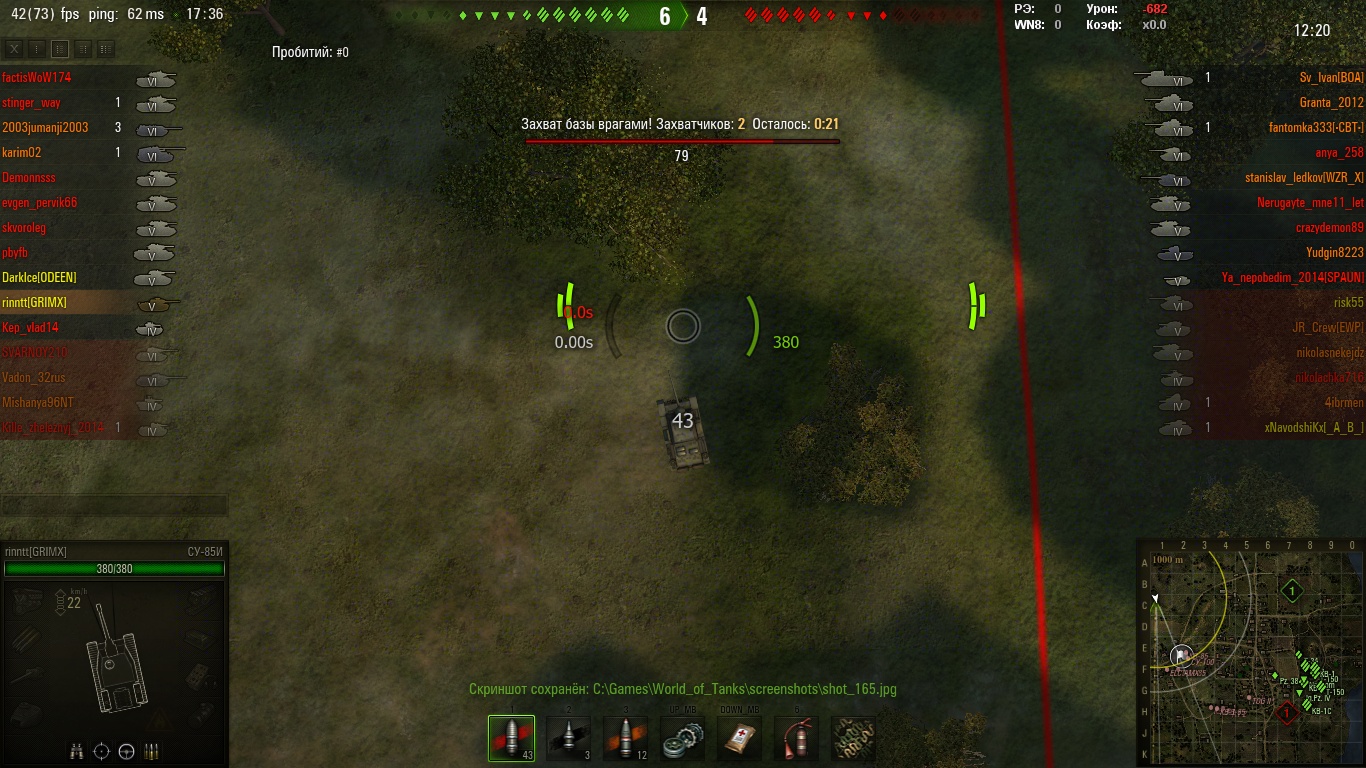Click the binoculars crew icon

(77, 751)
